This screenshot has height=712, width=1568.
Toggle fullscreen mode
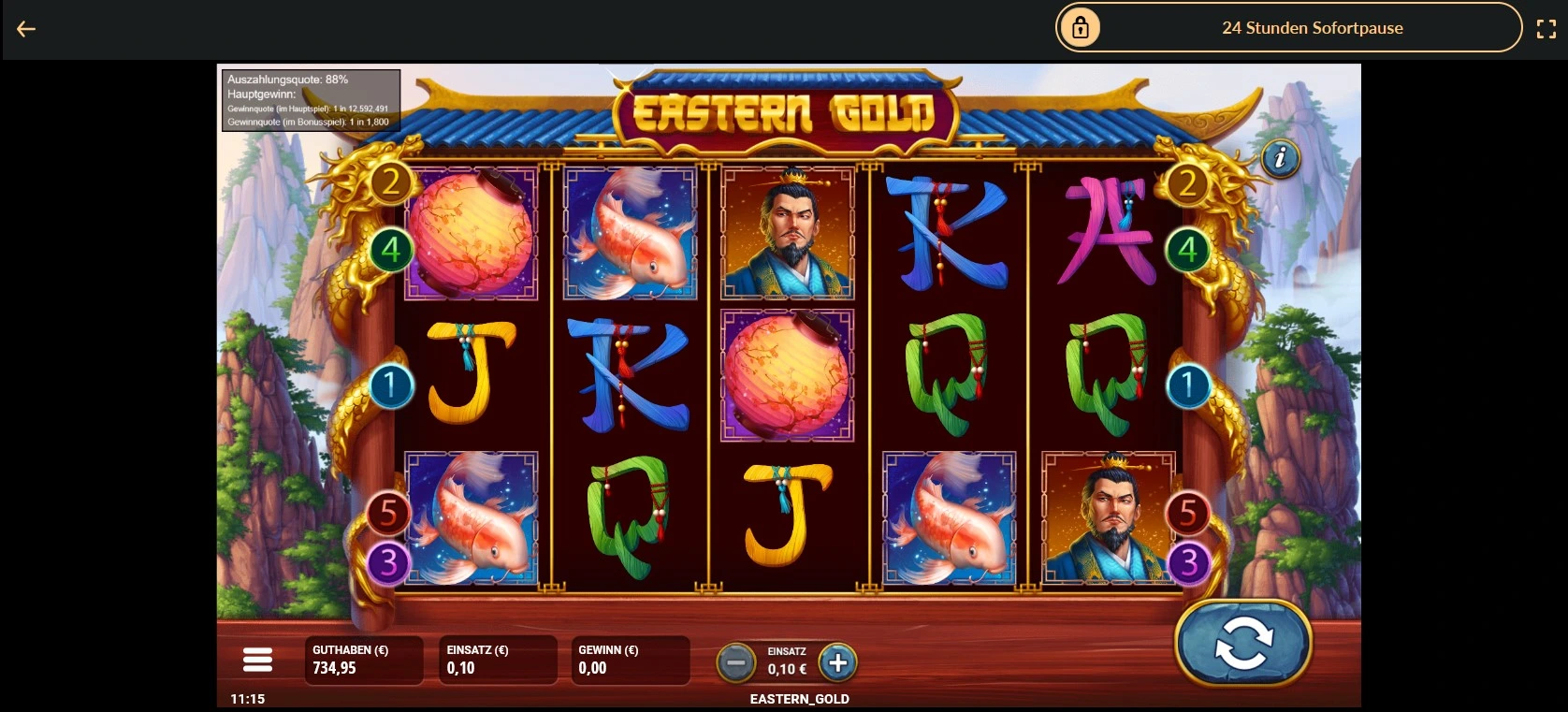click(1546, 28)
